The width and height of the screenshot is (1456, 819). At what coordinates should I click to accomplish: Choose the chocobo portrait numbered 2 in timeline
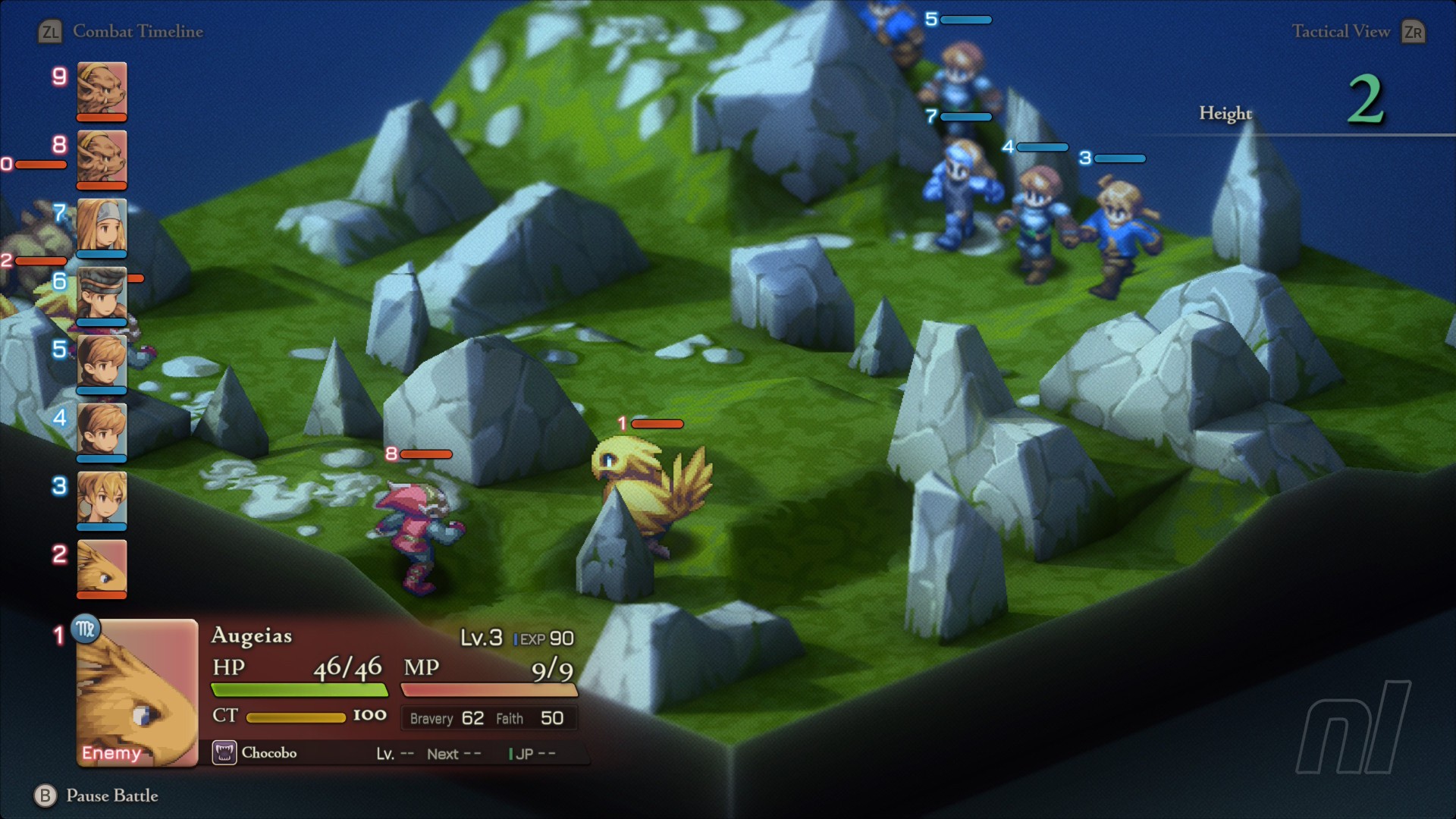pos(102,567)
